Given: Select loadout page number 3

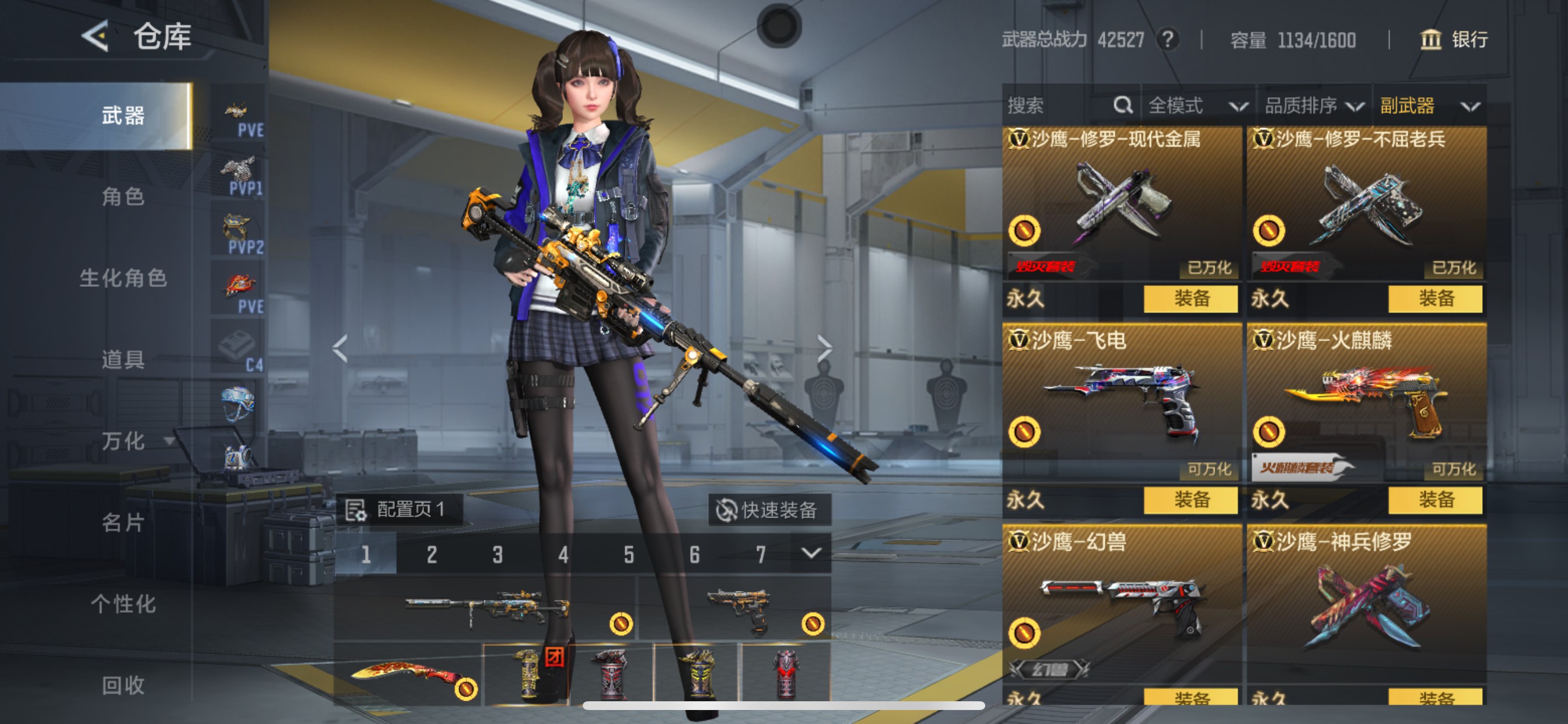Looking at the screenshot, I should [496, 554].
